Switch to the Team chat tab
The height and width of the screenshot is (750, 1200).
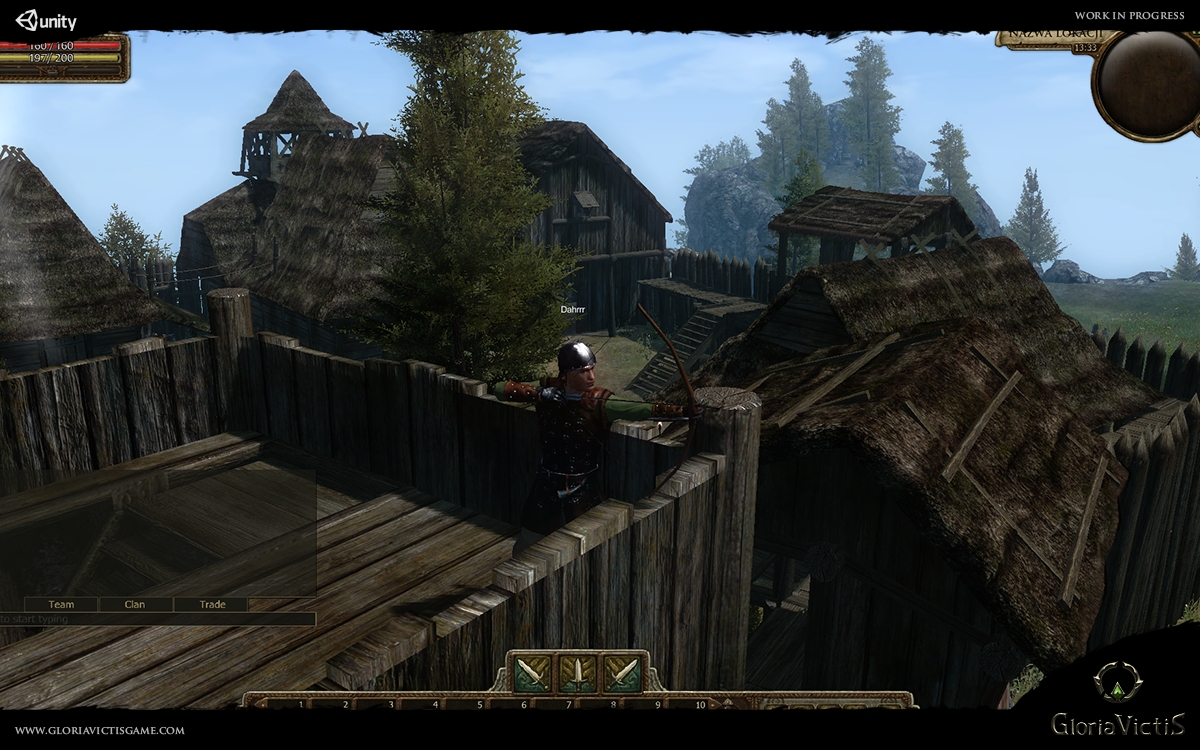pyautogui.click(x=61, y=604)
